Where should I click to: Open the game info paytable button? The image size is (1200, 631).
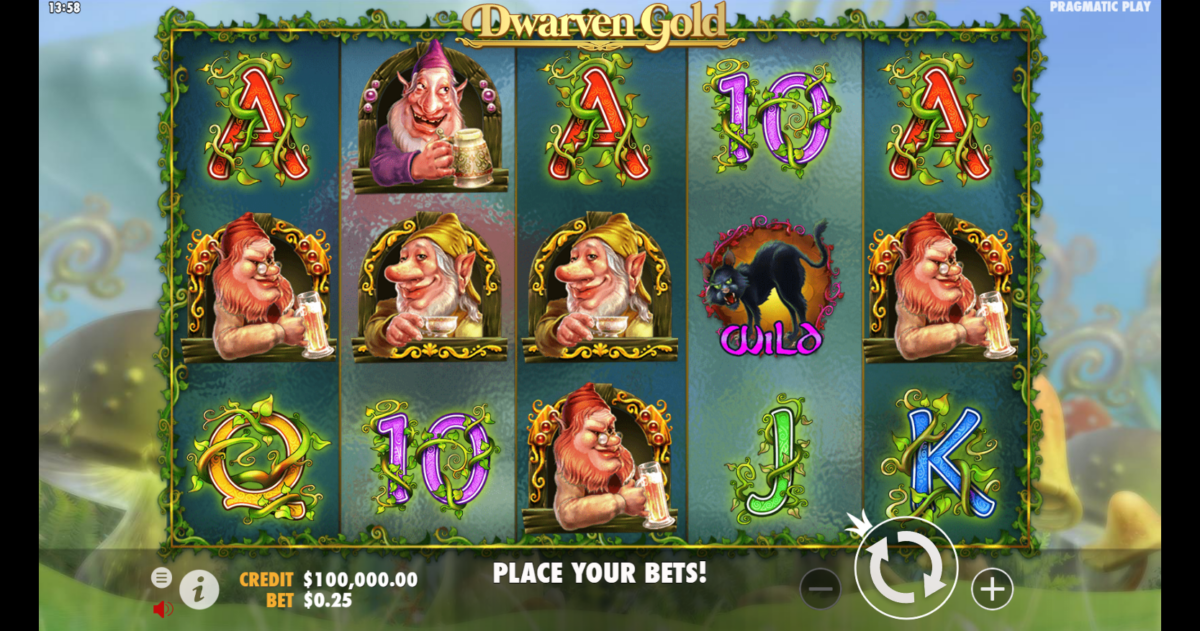point(199,590)
